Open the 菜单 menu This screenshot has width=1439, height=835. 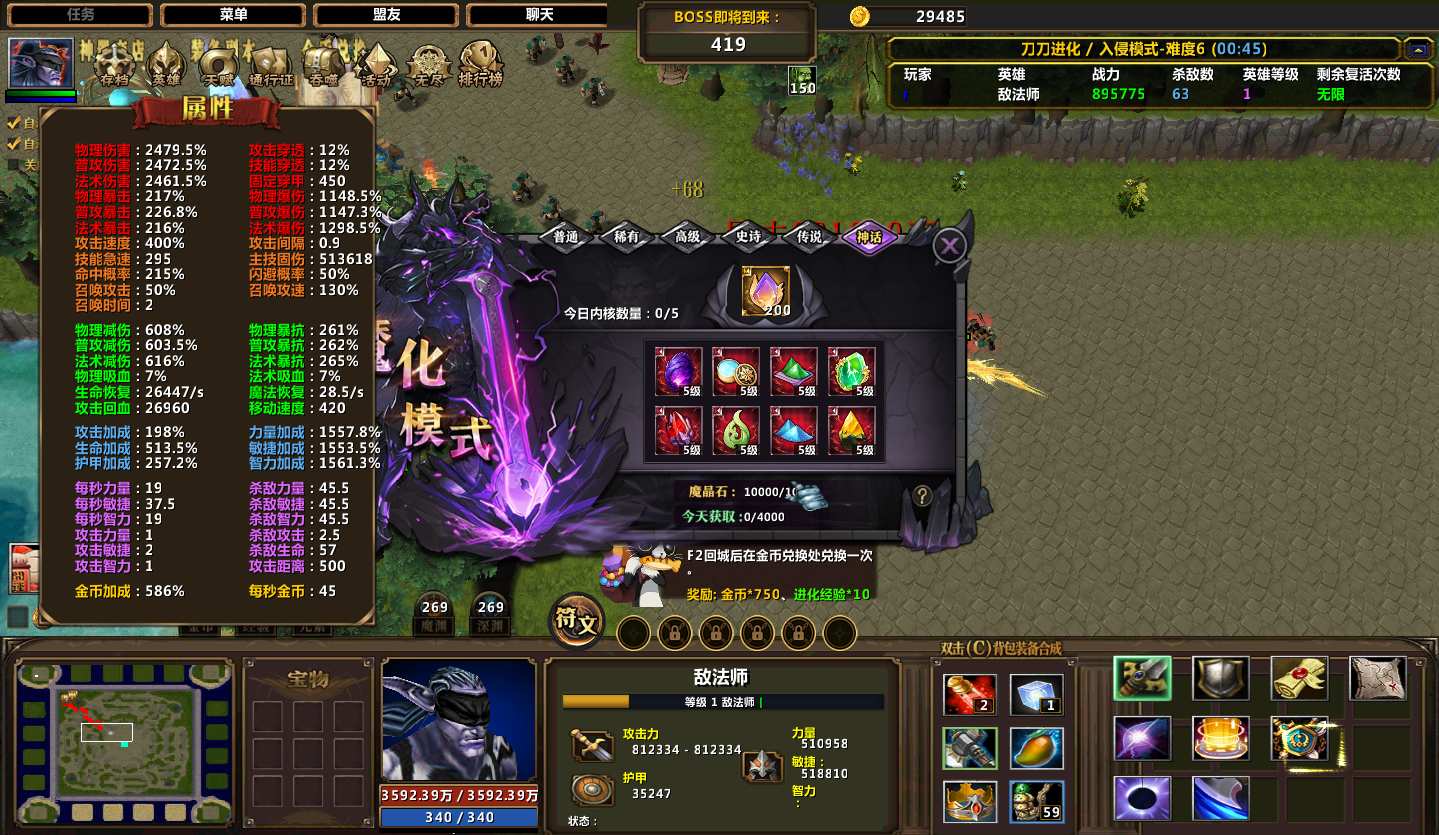click(233, 15)
